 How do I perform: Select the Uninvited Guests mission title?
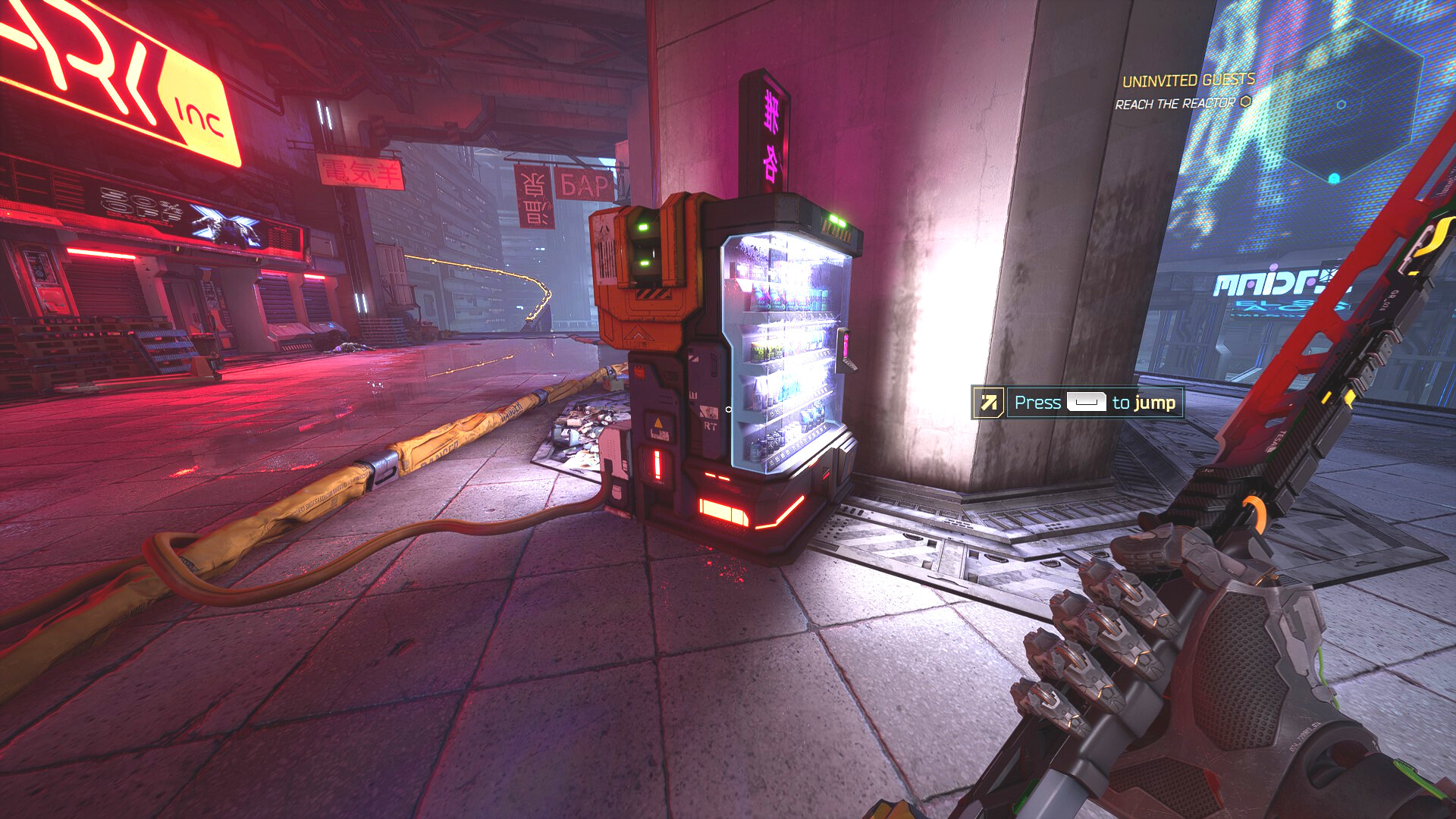point(1188,80)
